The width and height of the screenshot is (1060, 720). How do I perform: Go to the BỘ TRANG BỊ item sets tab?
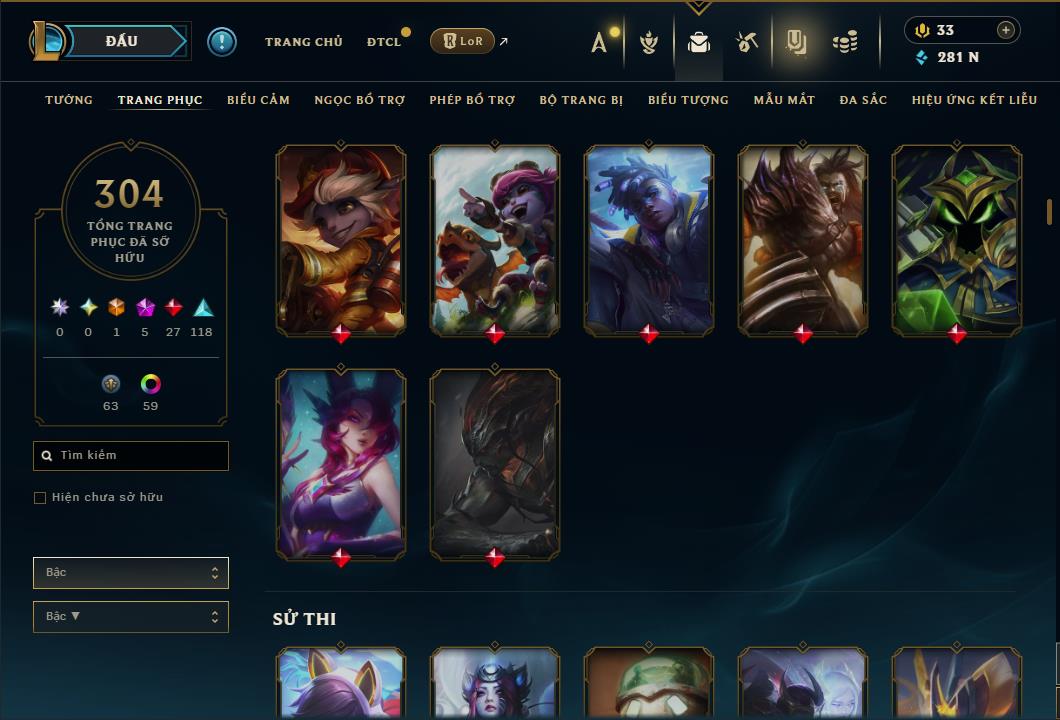click(581, 100)
